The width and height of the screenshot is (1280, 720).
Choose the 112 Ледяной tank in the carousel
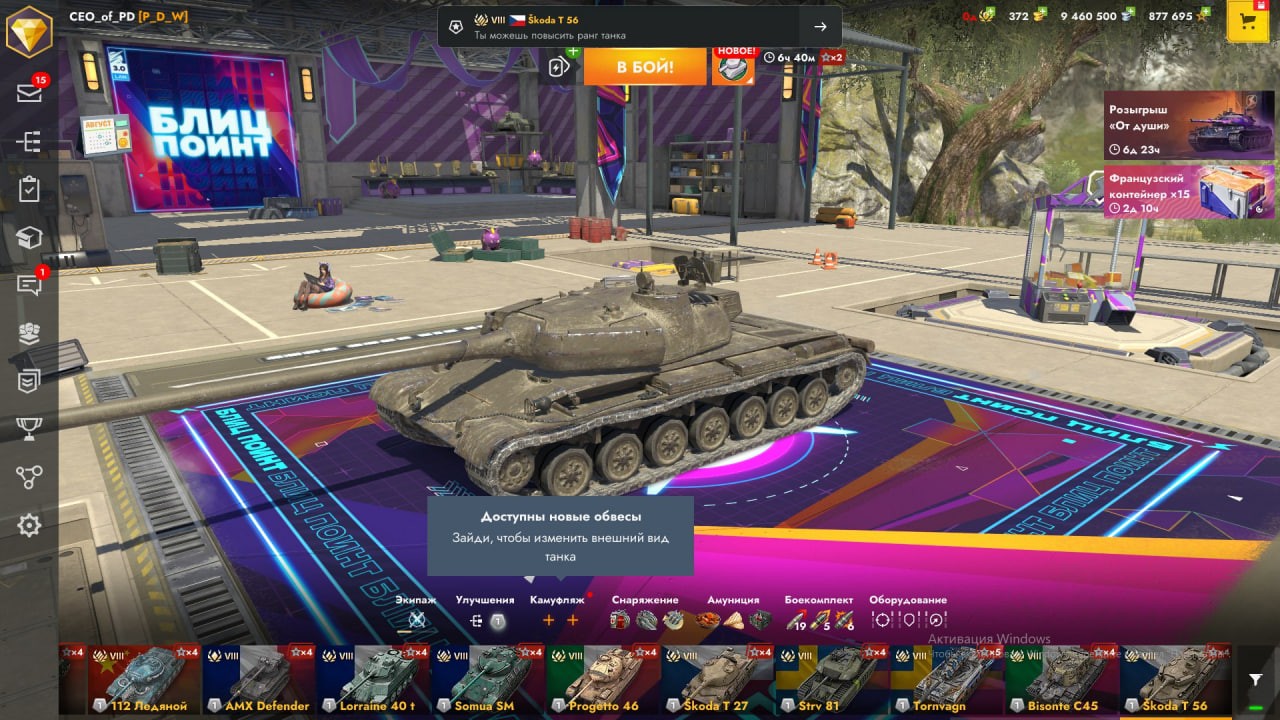coord(144,678)
